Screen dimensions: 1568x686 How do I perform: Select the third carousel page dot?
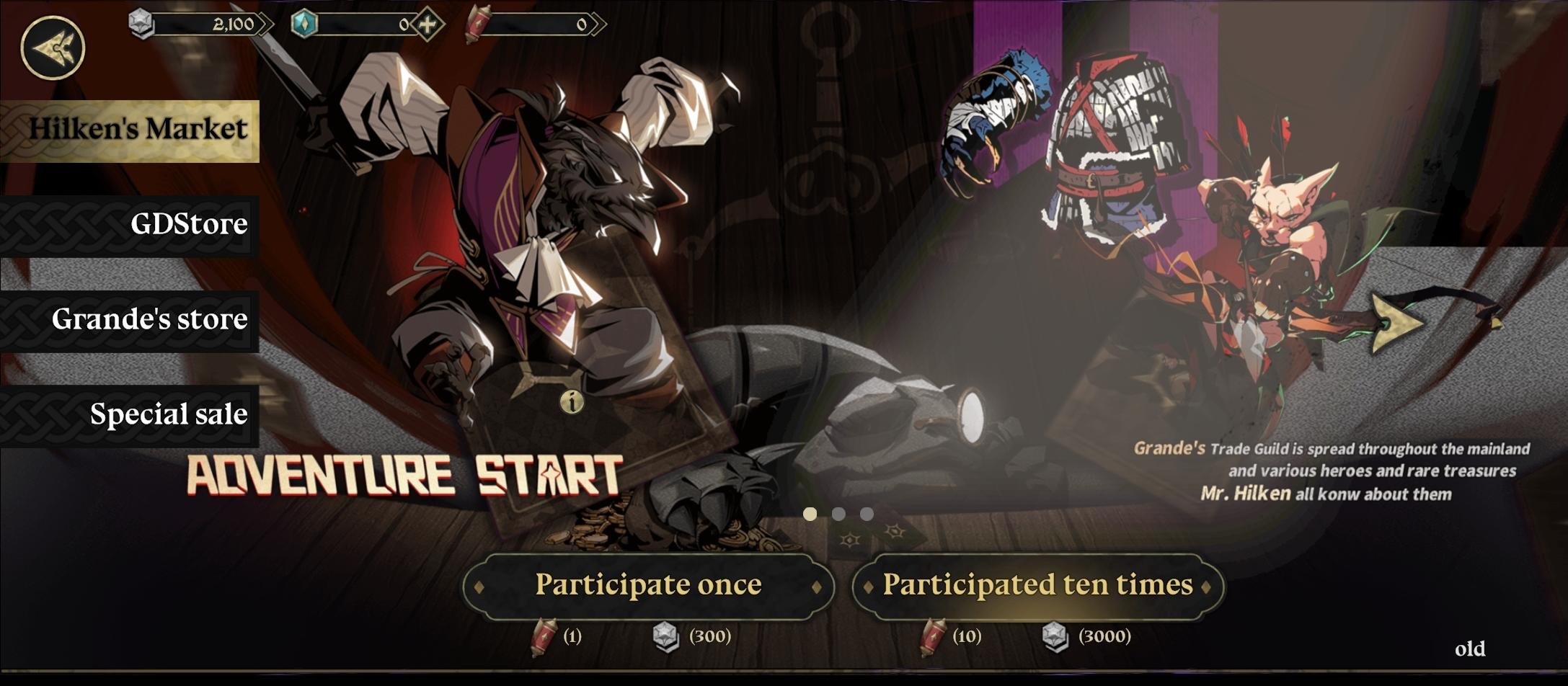[x=867, y=512]
